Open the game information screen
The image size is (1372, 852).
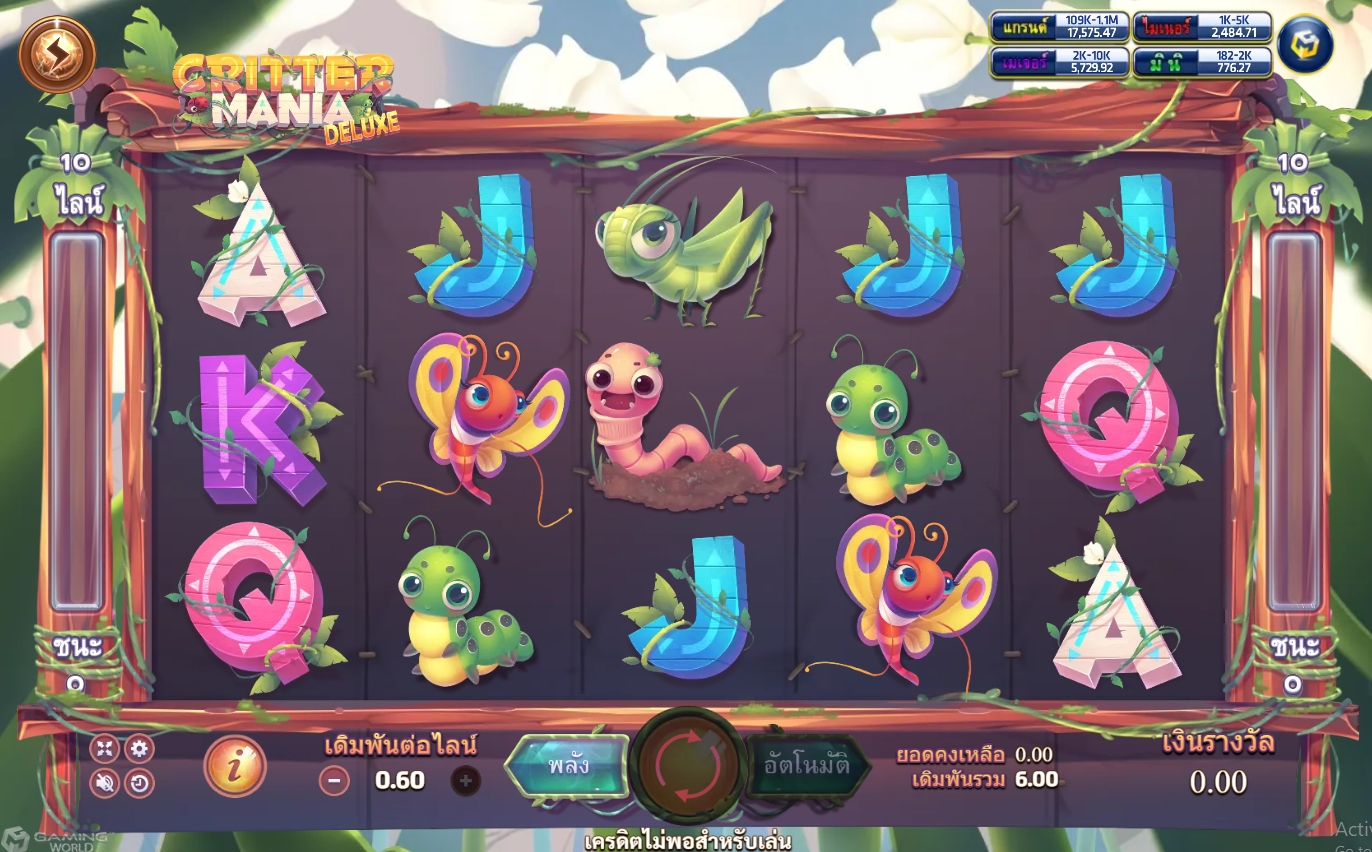(x=237, y=767)
